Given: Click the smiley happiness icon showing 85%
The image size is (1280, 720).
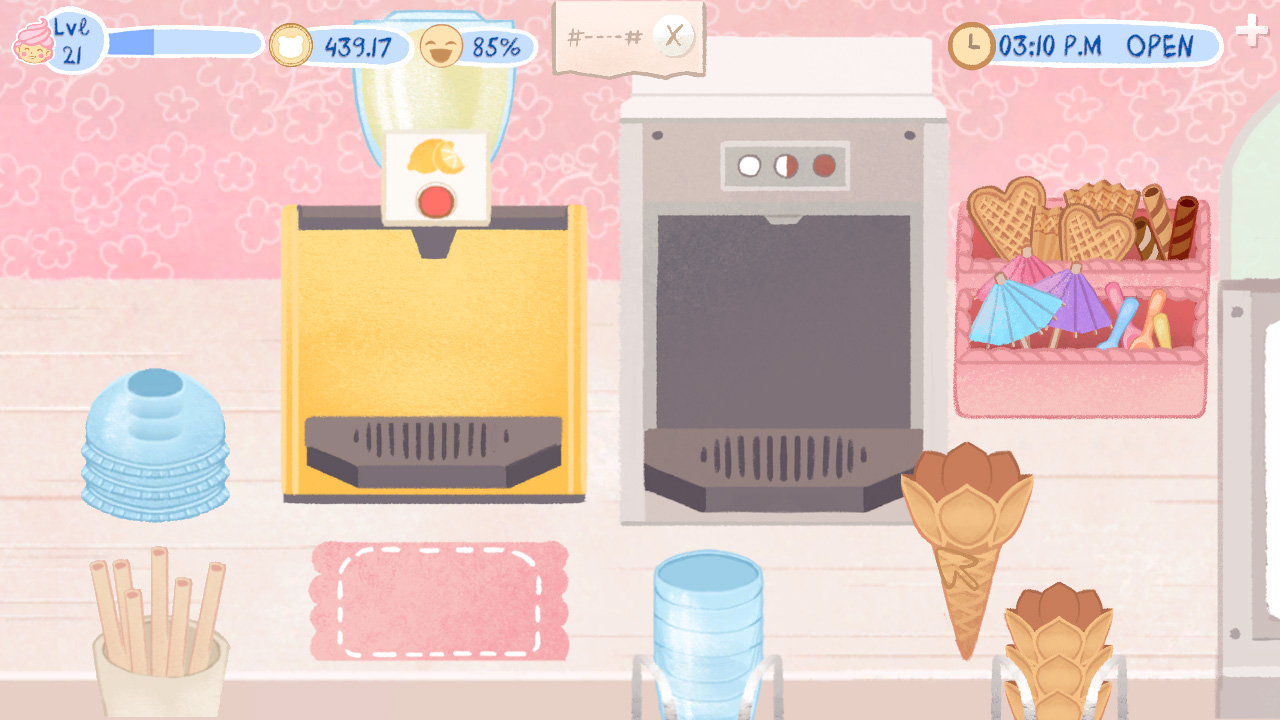Looking at the screenshot, I should point(443,42).
